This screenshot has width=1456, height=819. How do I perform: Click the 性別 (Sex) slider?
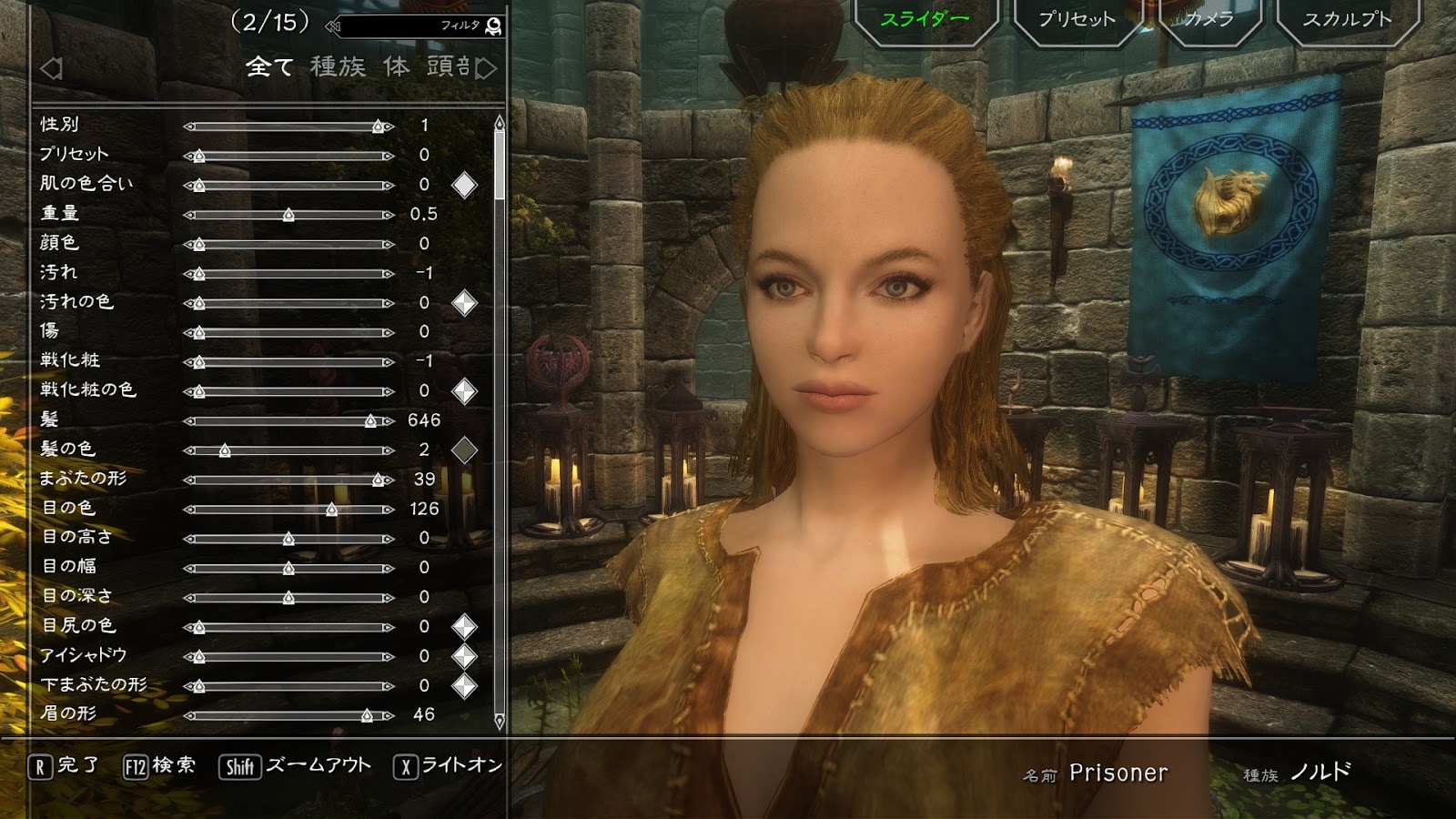click(x=288, y=126)
